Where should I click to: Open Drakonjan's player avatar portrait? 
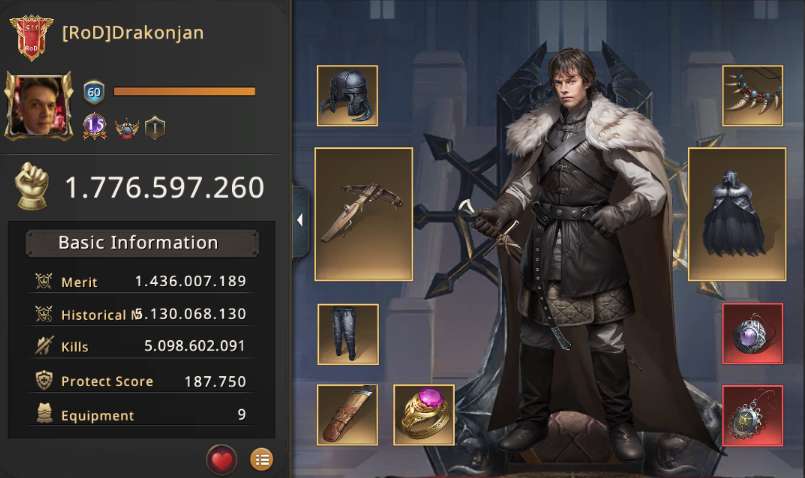point(39,105)
